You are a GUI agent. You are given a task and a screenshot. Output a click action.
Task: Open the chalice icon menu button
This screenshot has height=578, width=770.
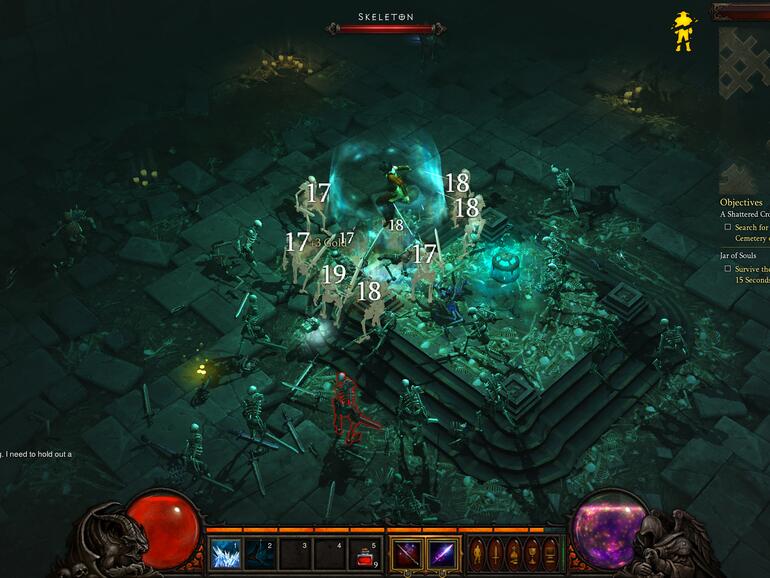click(531, 553)
